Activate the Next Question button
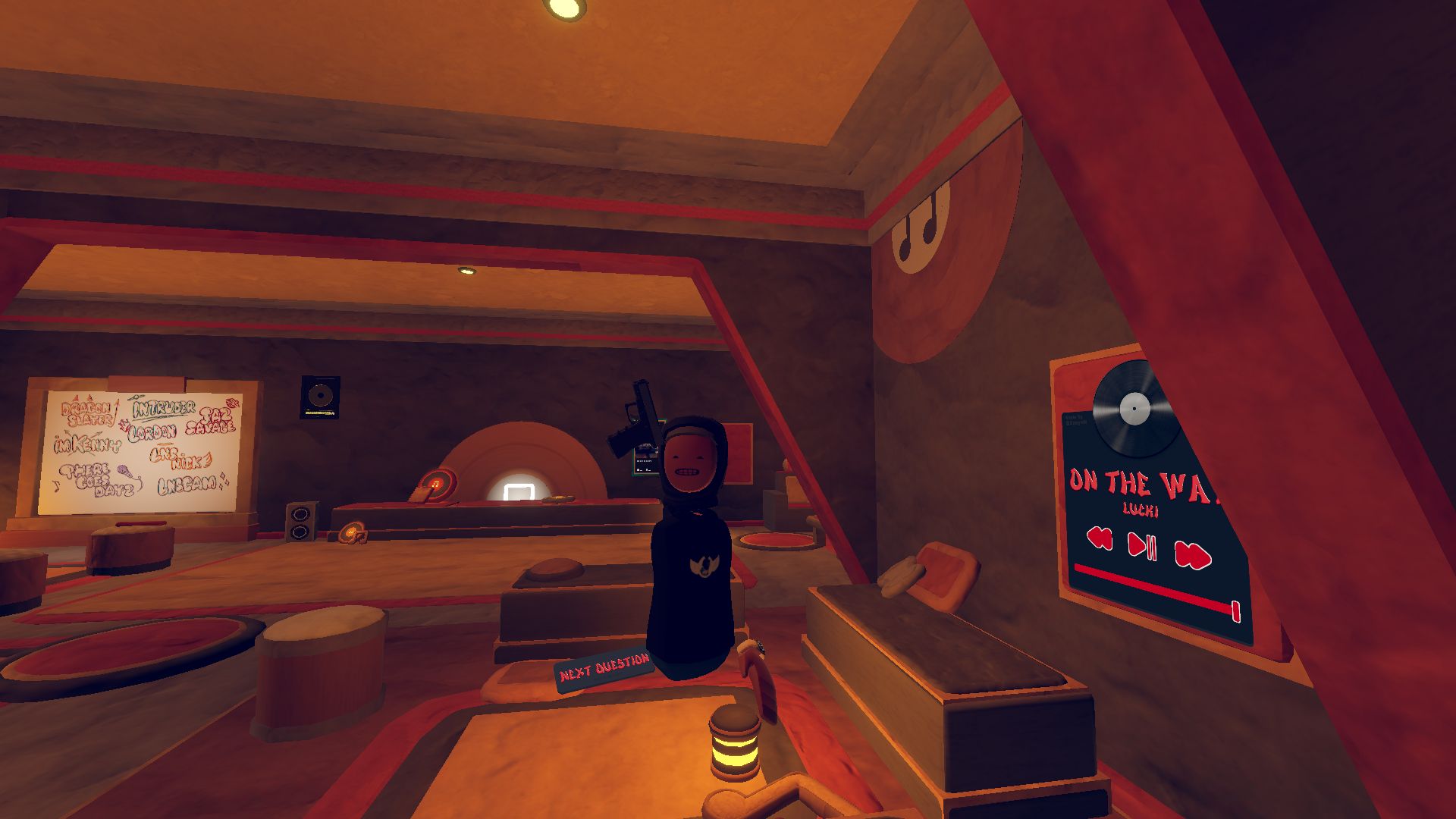The width and height of the screenshot is (1456, 819). 604,669
